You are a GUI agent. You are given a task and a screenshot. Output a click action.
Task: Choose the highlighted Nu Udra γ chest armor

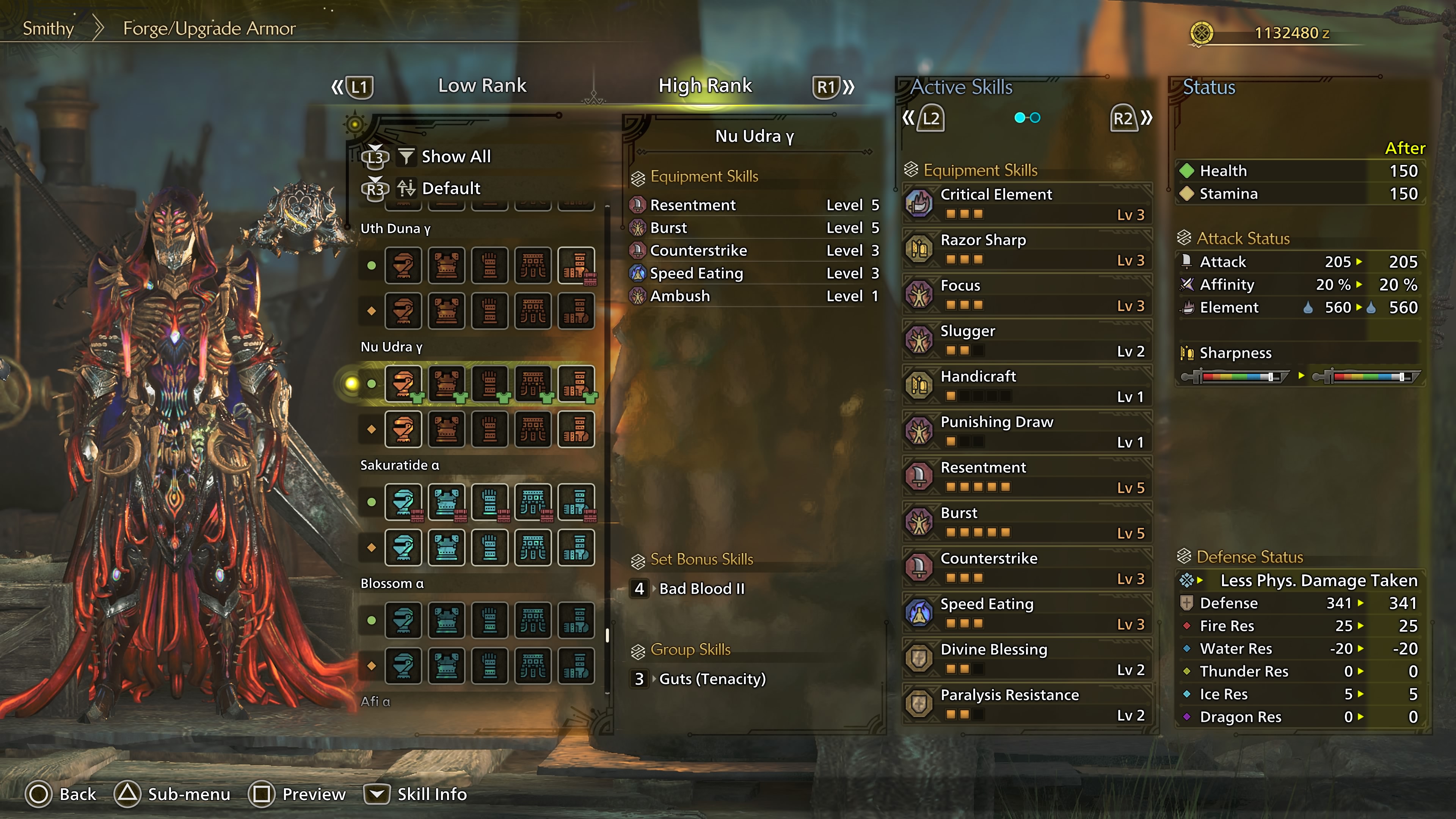pos(447,384)
